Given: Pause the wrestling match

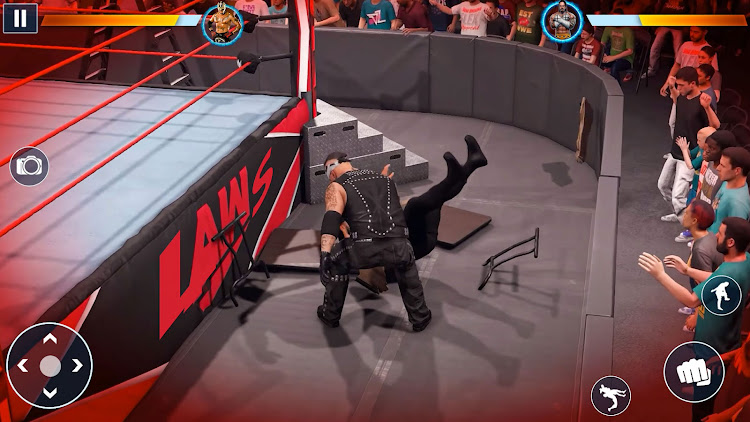Looking at the screenshot, I should tap(20, 17).
